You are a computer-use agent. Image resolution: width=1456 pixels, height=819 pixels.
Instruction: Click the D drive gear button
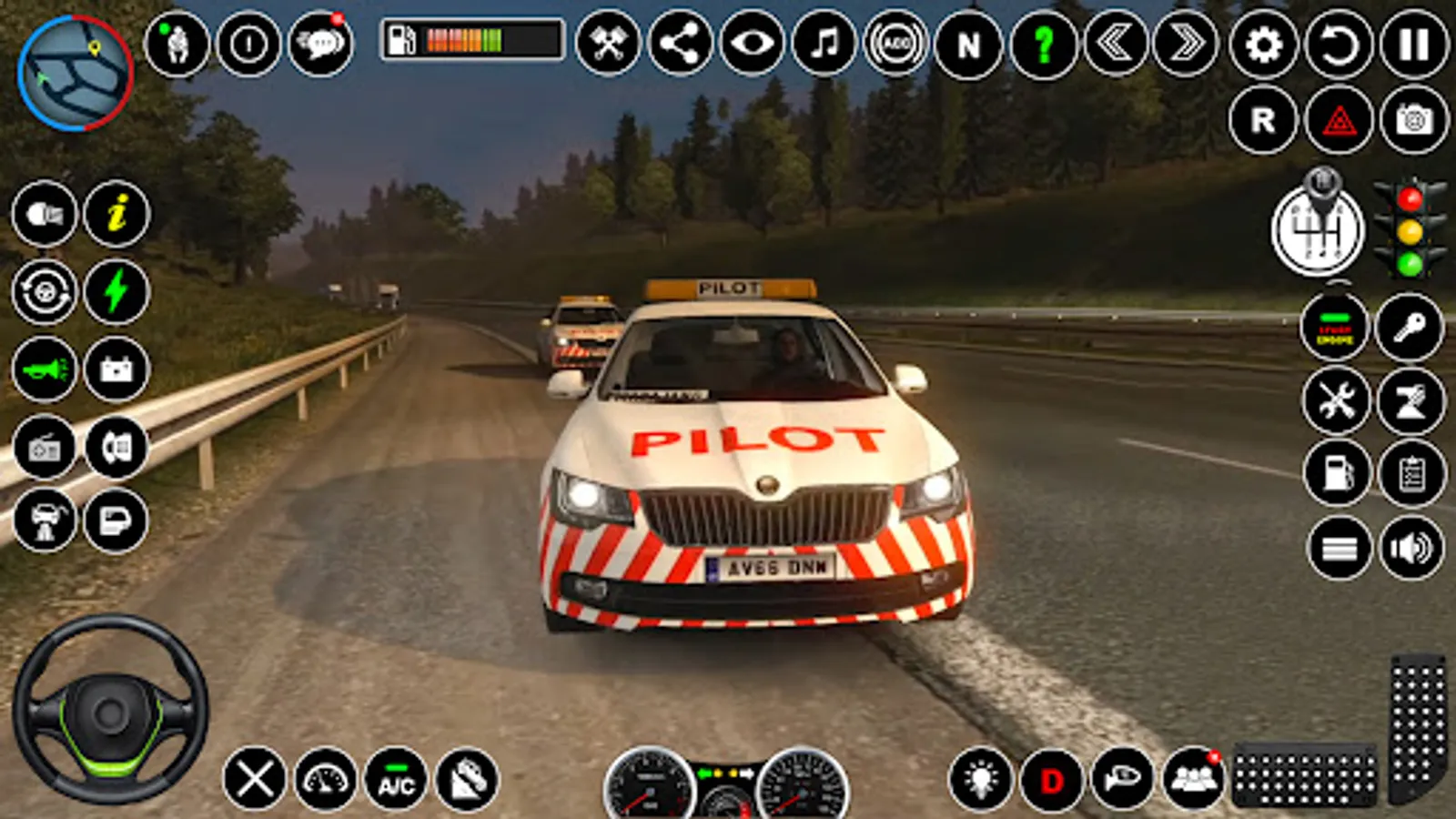[x=1052, y=780]
